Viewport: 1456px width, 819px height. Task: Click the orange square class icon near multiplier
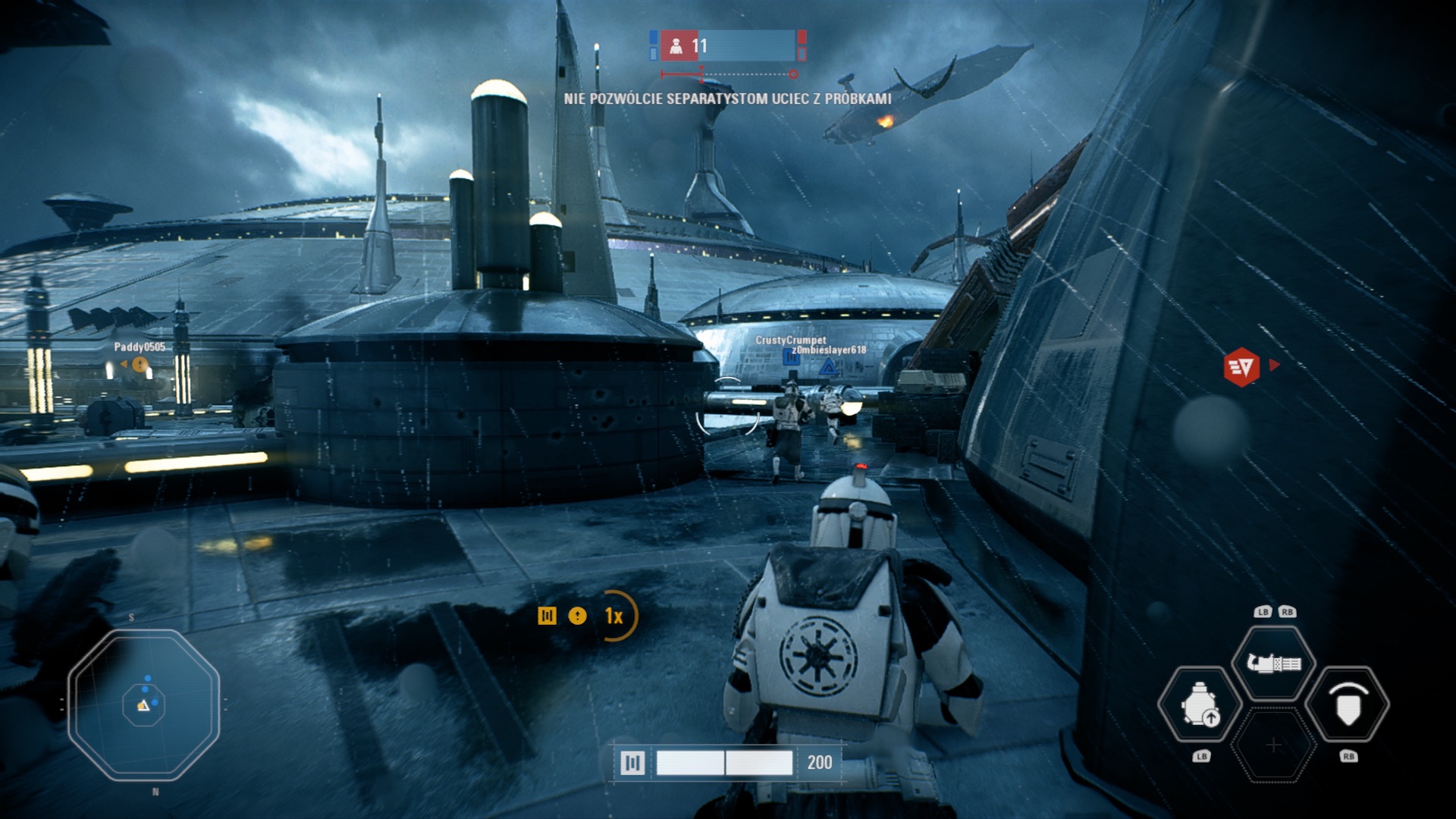pos(547,616)
